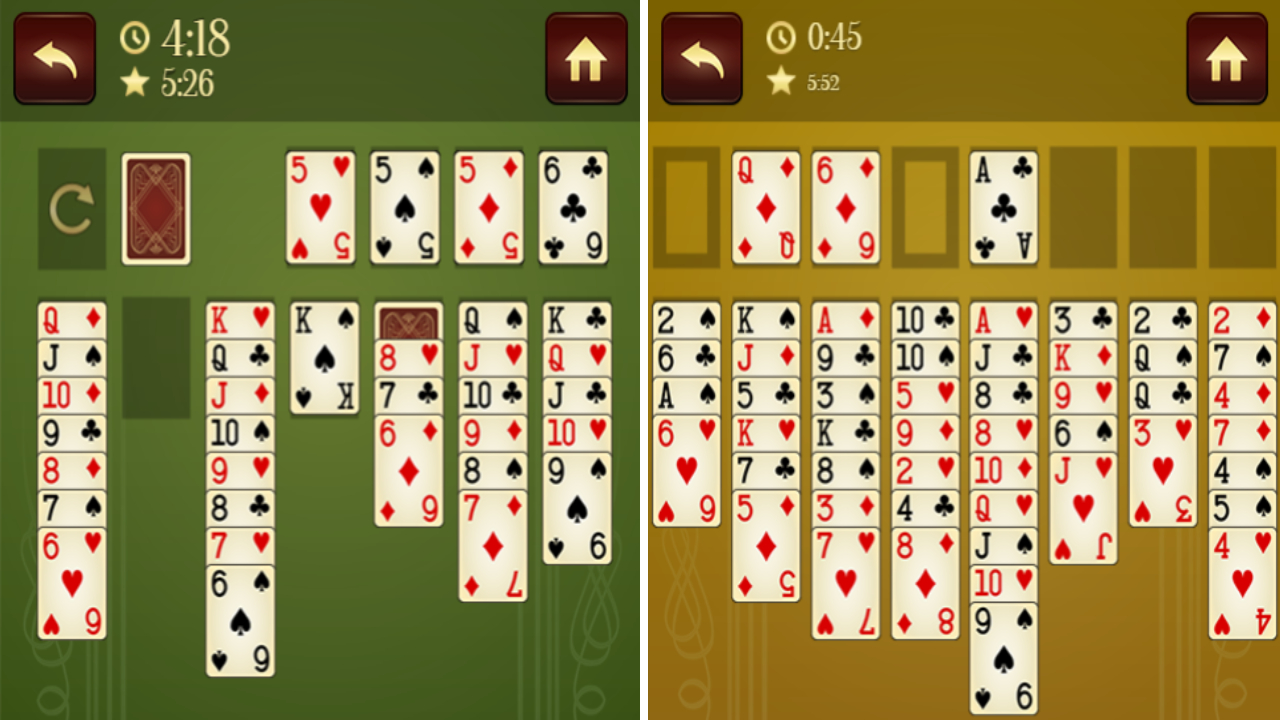Click the face-down card above the 8 of Hearts
This screenshot has height=720, width=1280.
click(x=406, y=320)
